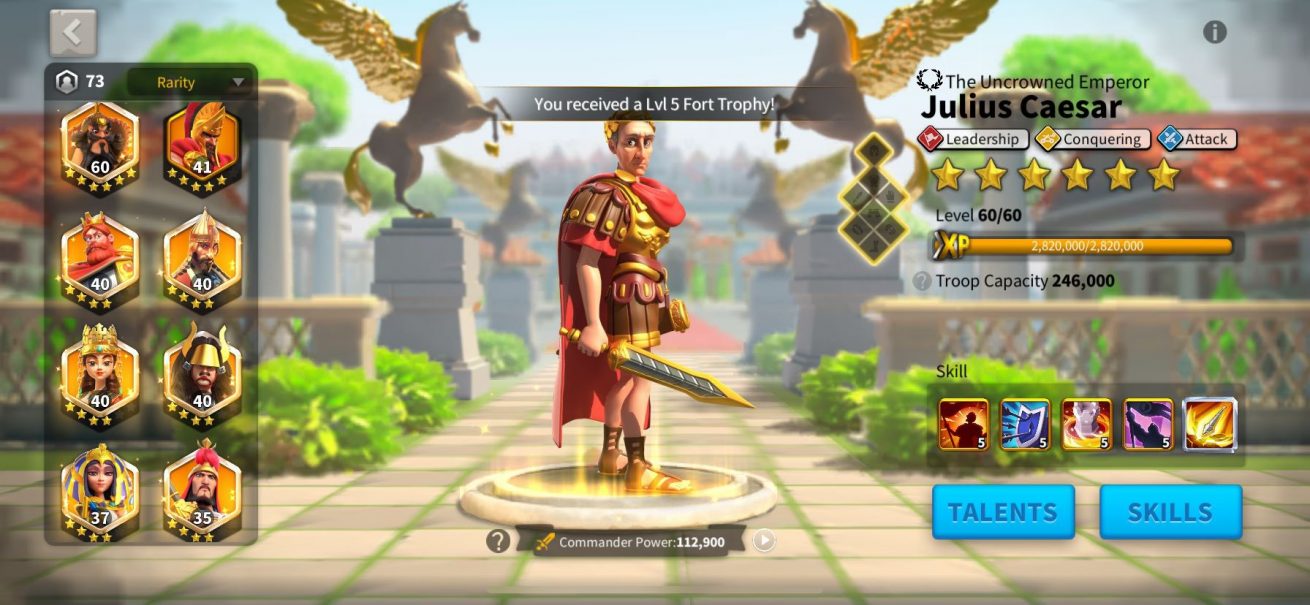View the Attack talent tag
Screen dimensions: 1310x605
(x=1197, y=139)
